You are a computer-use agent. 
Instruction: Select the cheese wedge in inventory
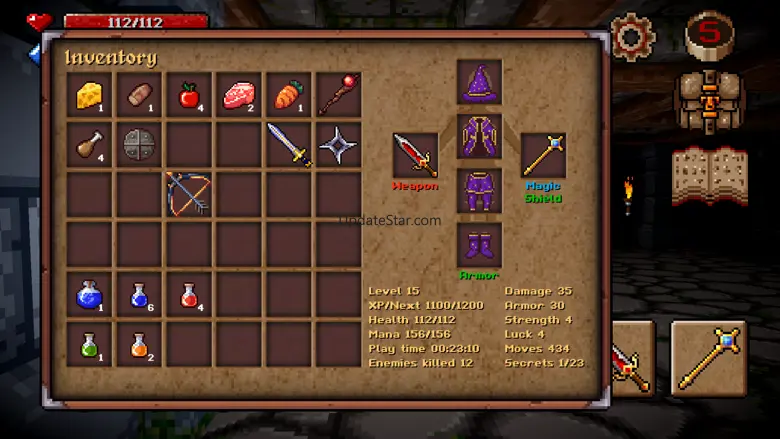[90, 94]
